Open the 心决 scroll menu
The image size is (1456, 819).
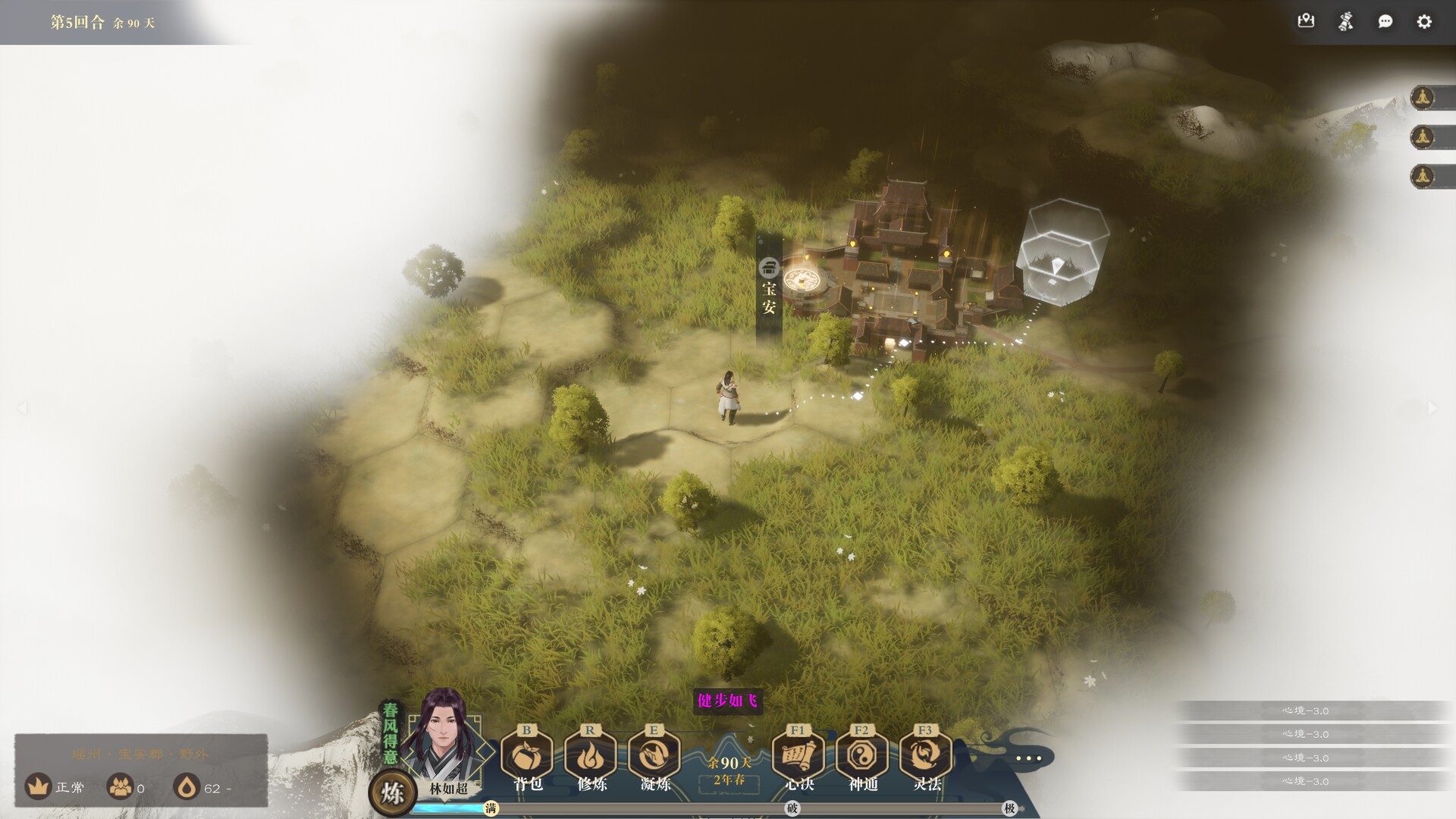point(799,756)
